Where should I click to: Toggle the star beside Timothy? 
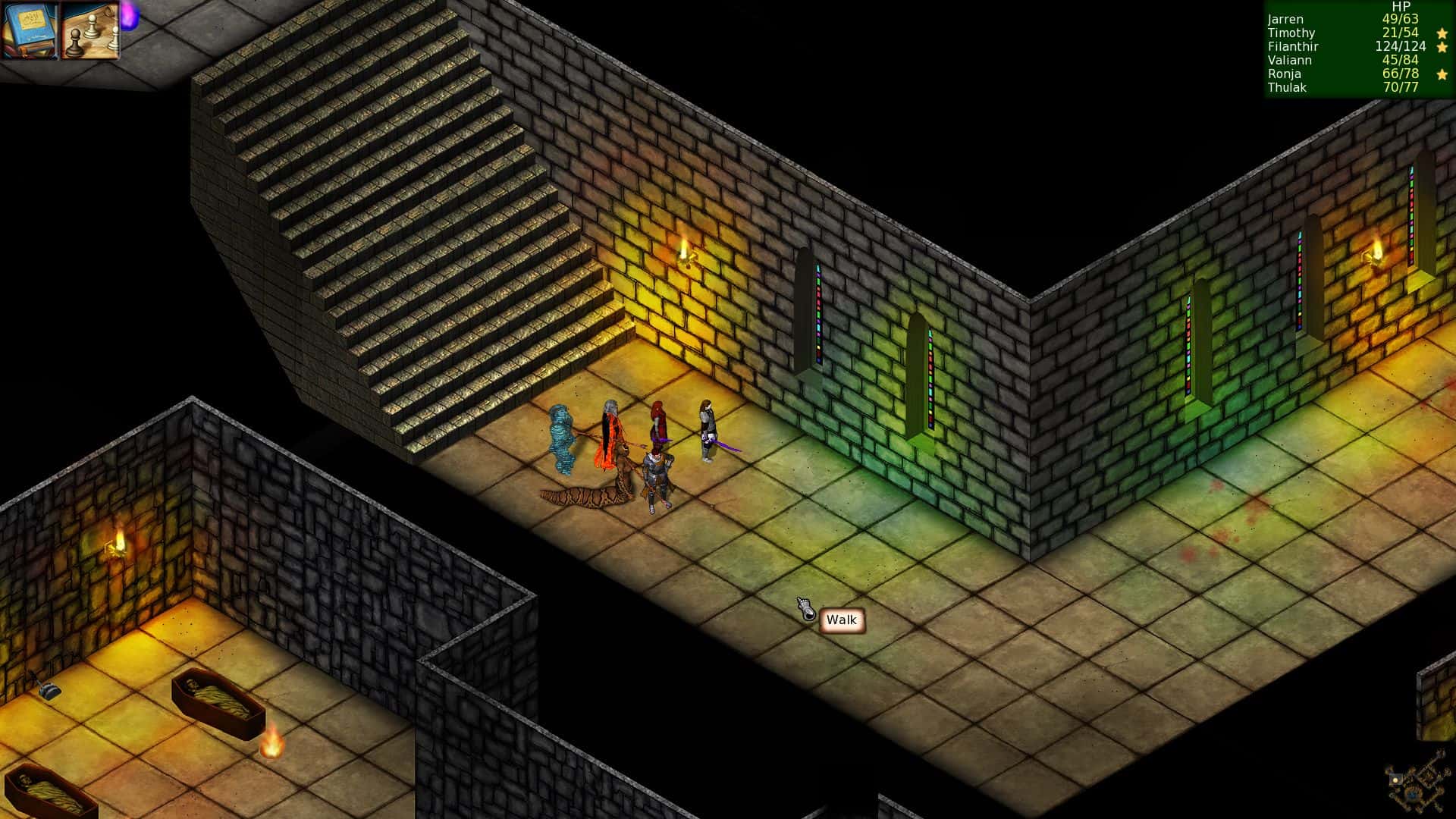coord(1442,33)
